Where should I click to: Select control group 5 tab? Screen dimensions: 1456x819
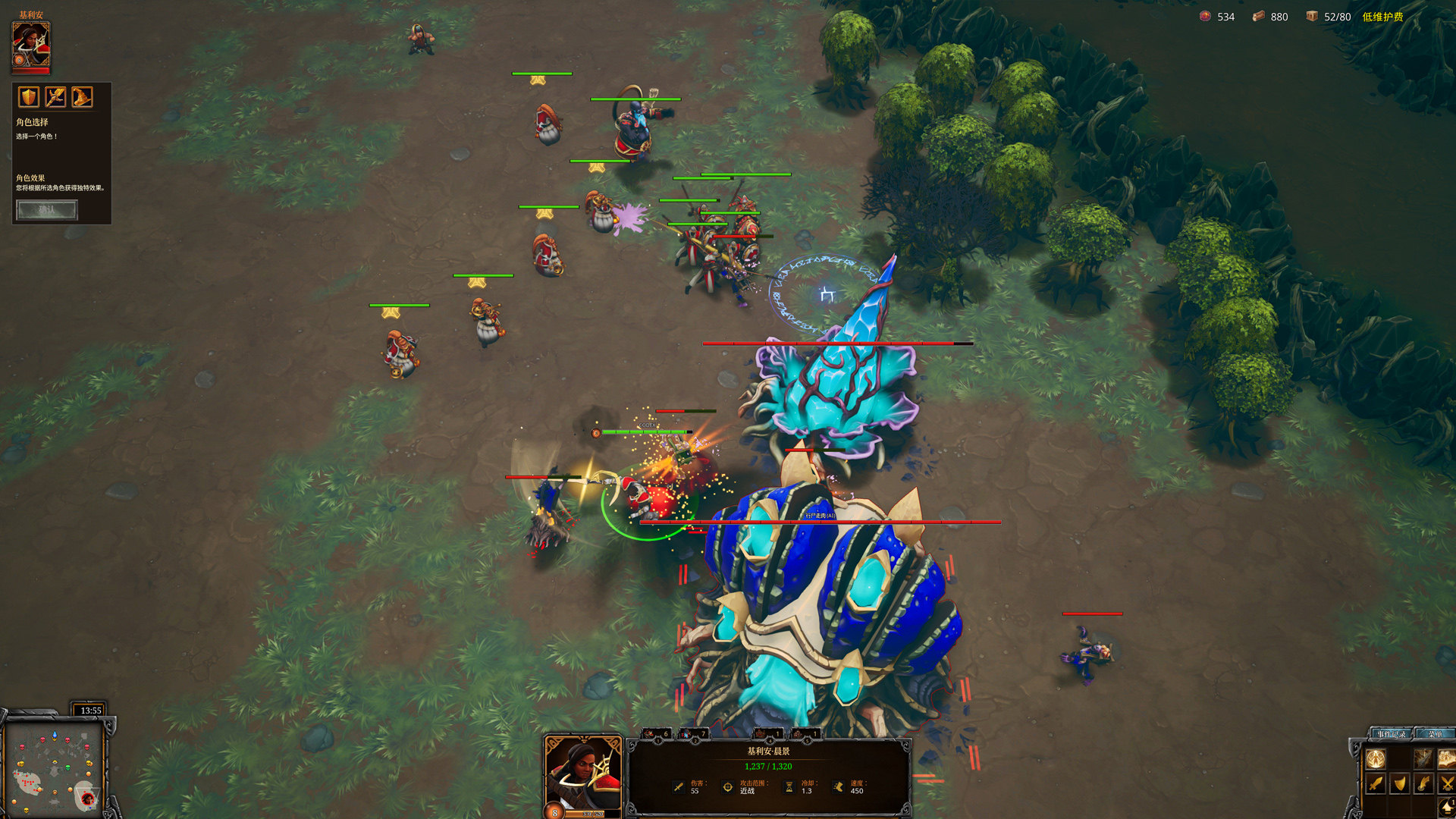tap(805, 733)
